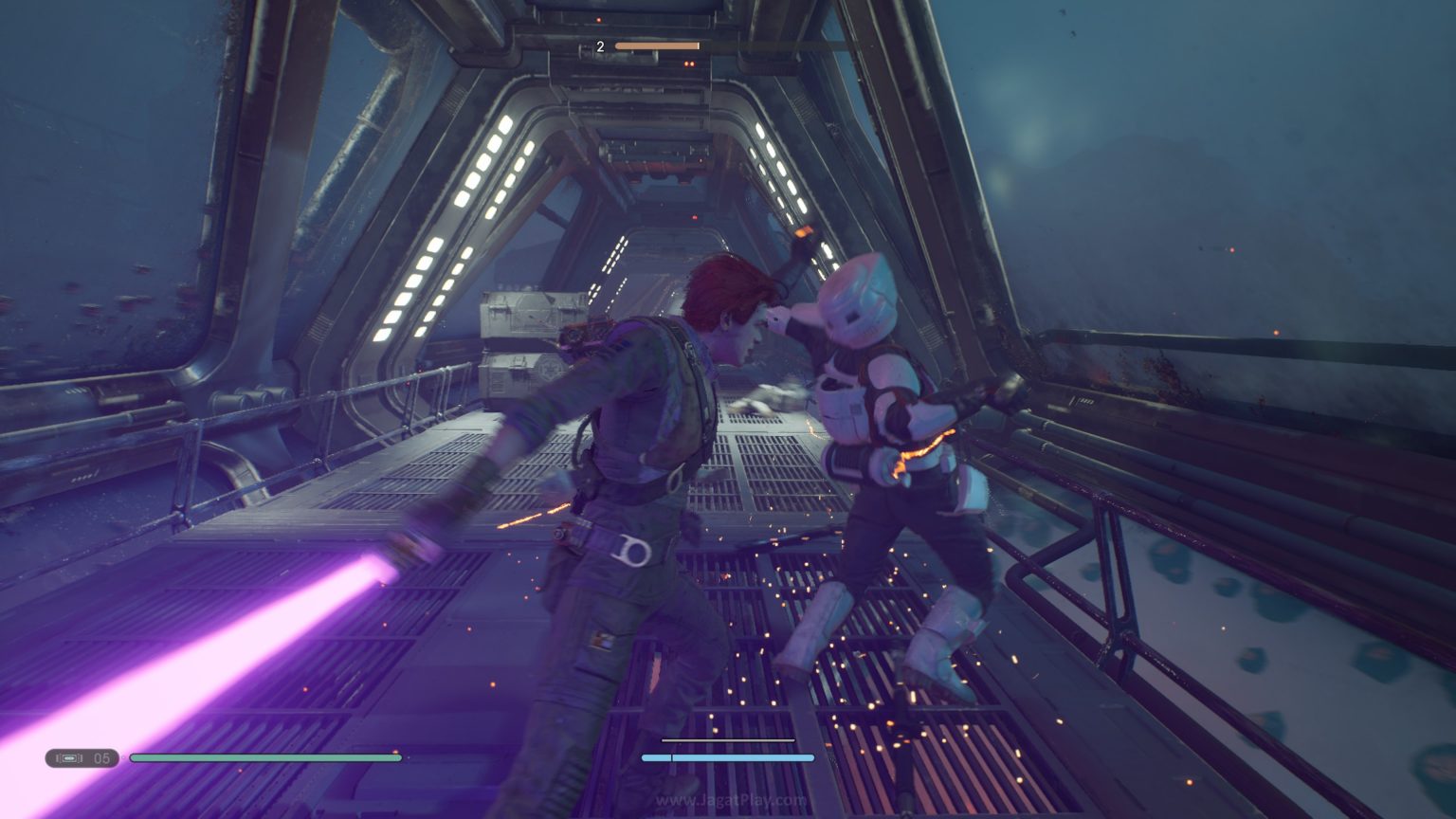Viewport: 1456px width, 819px height.
Task: Click the enemy health bar at screen top
Action: click(657, 45)
